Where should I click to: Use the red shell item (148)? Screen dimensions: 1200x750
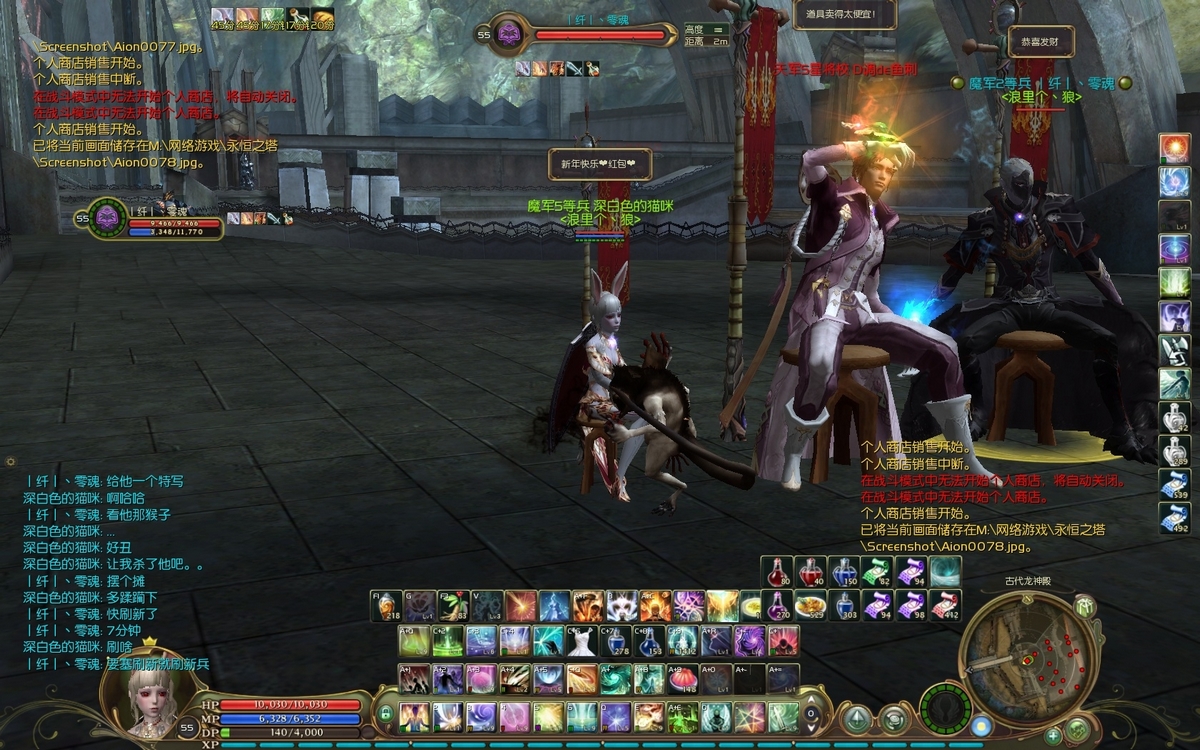pyautogui.click(x=682, y=679)
